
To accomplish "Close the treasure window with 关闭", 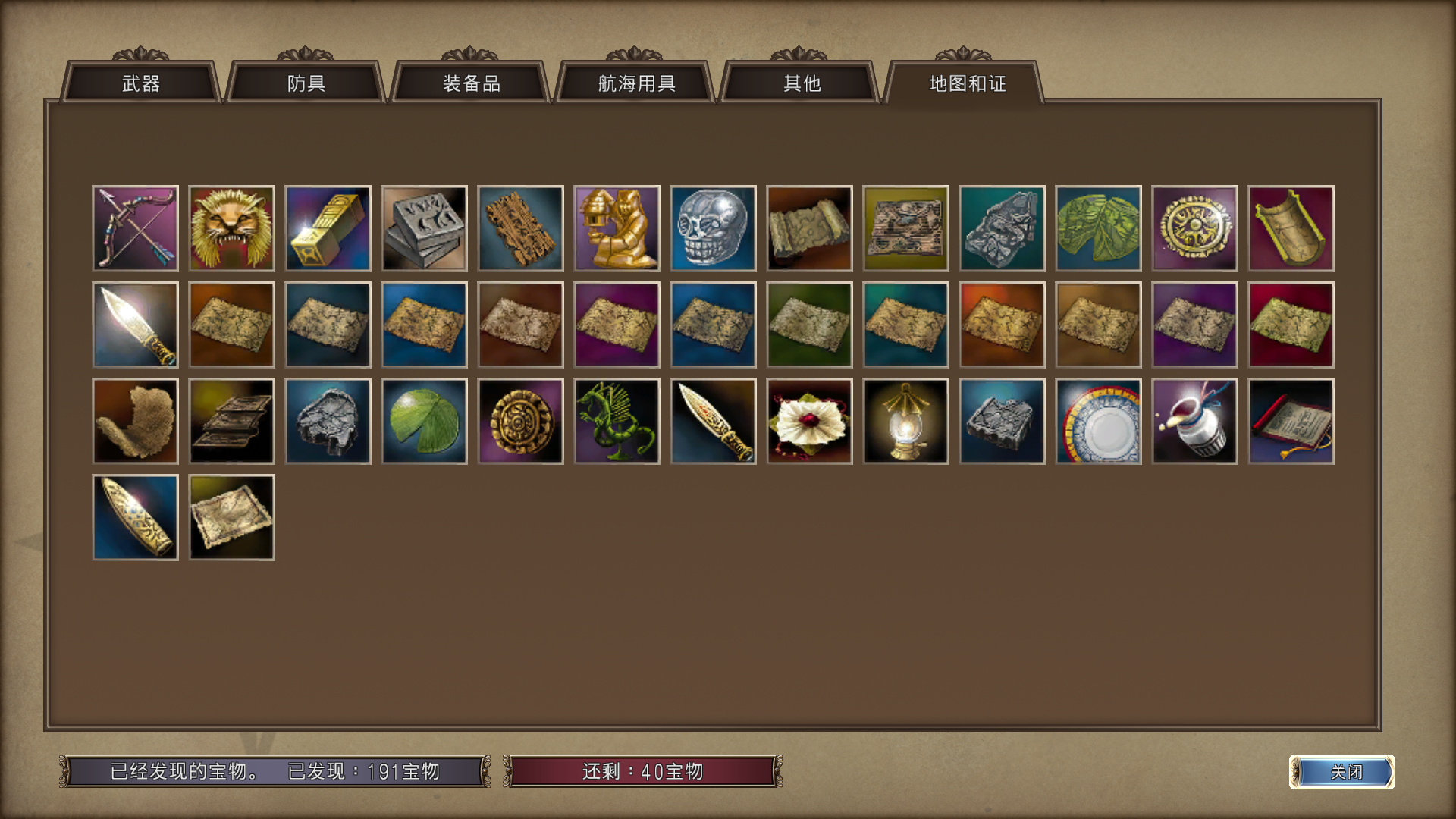I will tap(1342, 772).
